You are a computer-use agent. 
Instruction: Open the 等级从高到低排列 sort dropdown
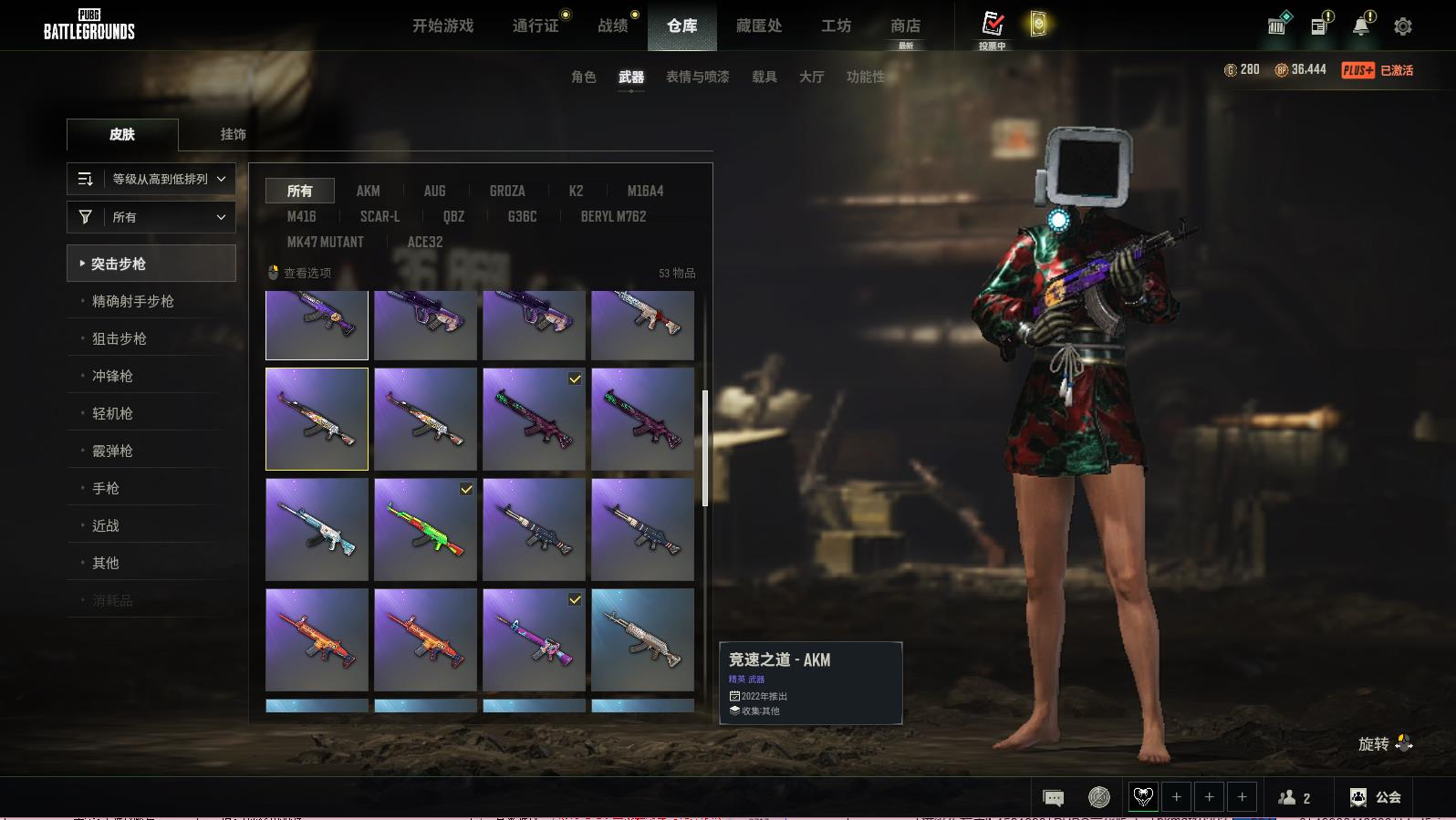pos(151,179)
